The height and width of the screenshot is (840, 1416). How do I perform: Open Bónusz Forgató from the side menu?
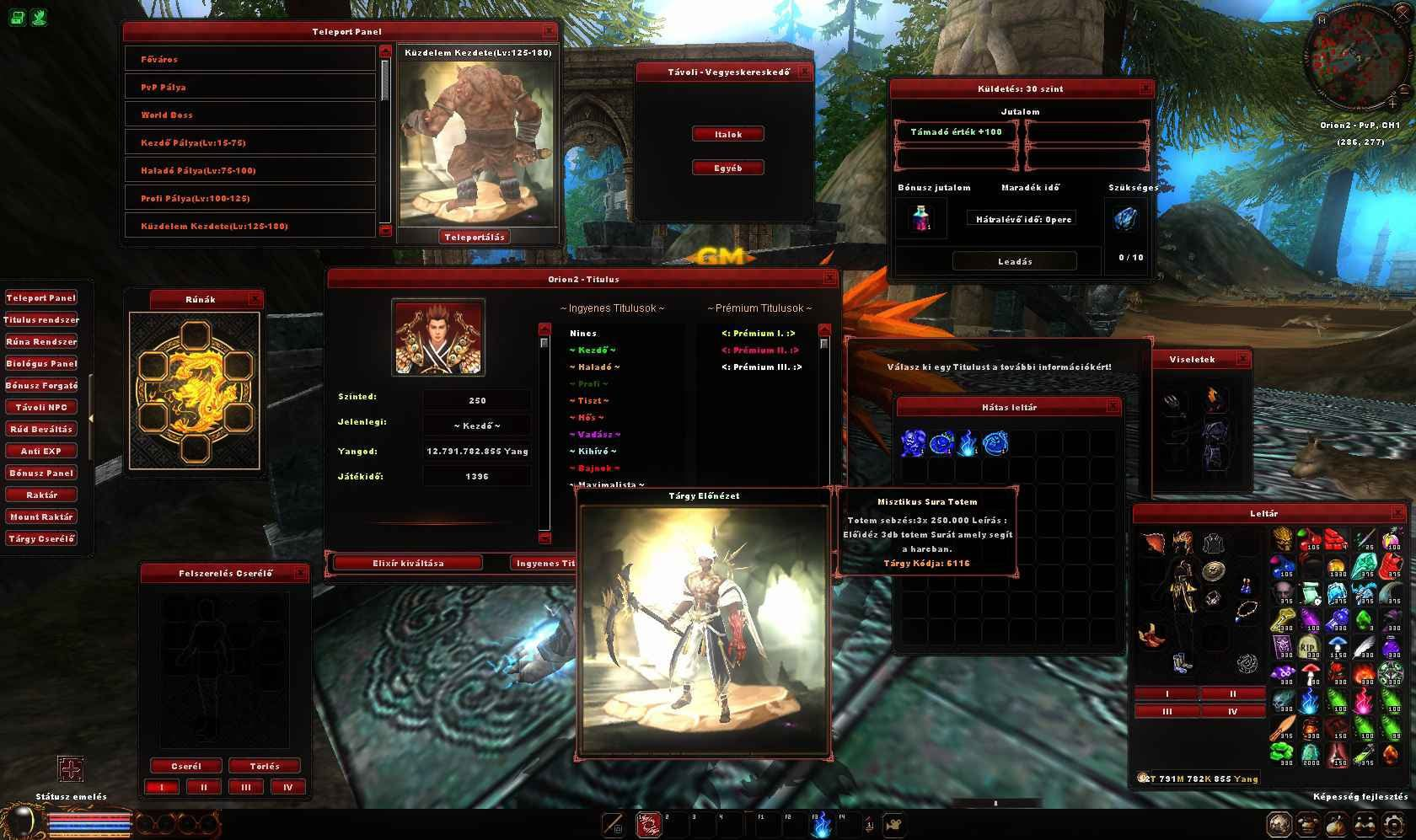[x=41, y=385]
